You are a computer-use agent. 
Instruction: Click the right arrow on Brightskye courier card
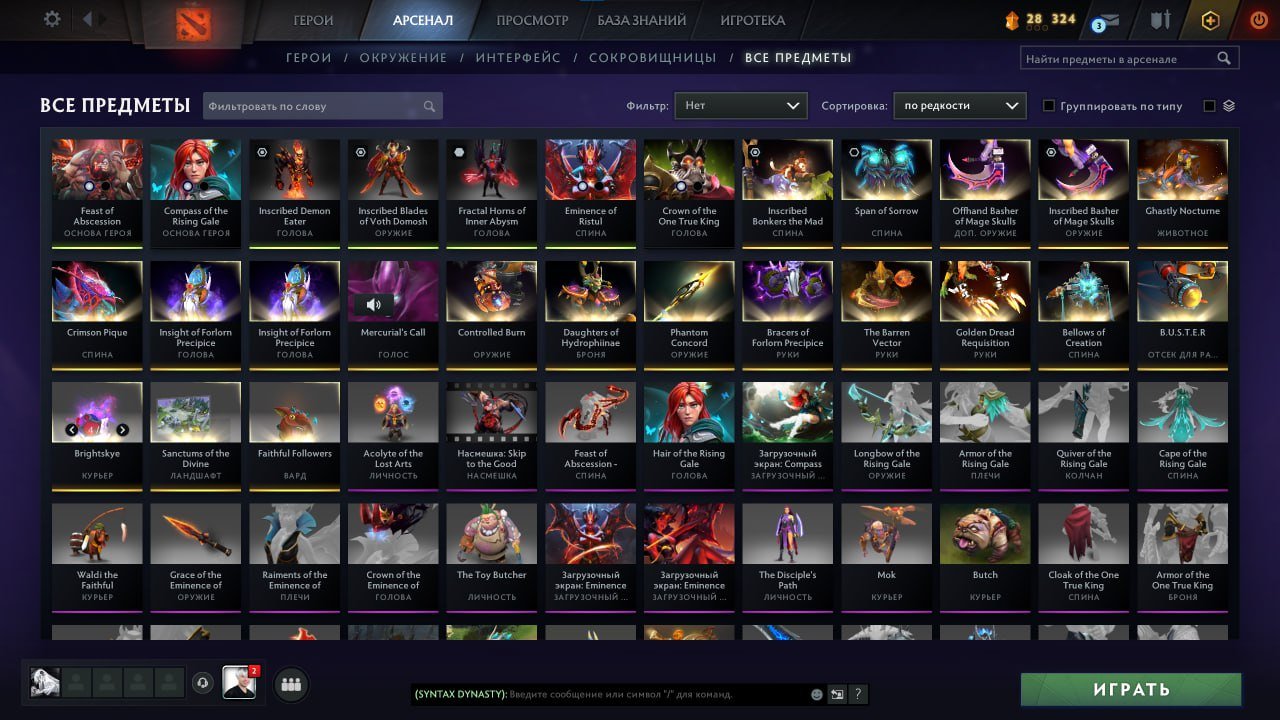tap(122, 429)
